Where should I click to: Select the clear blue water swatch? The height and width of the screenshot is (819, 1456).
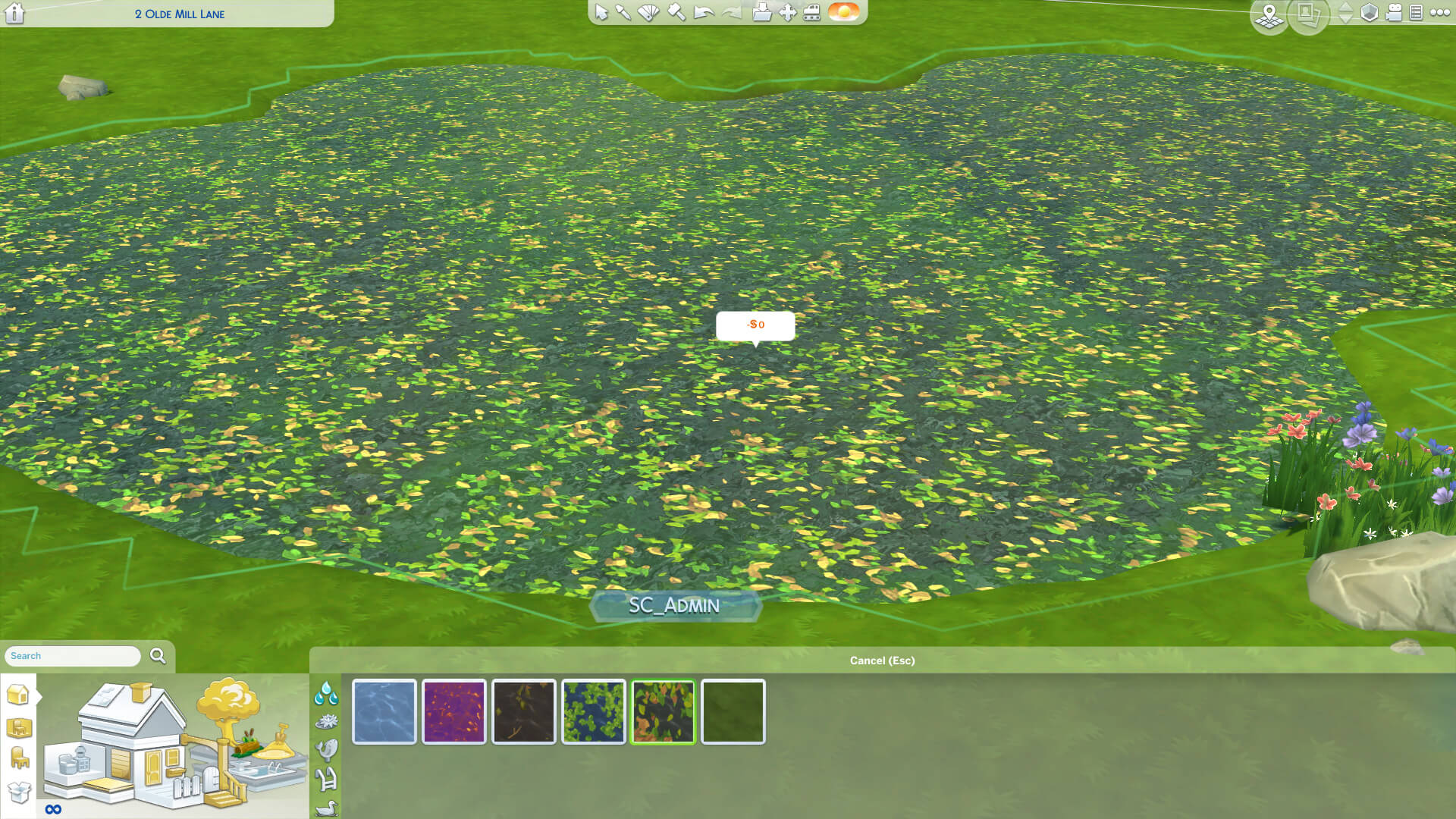point(384,712)
